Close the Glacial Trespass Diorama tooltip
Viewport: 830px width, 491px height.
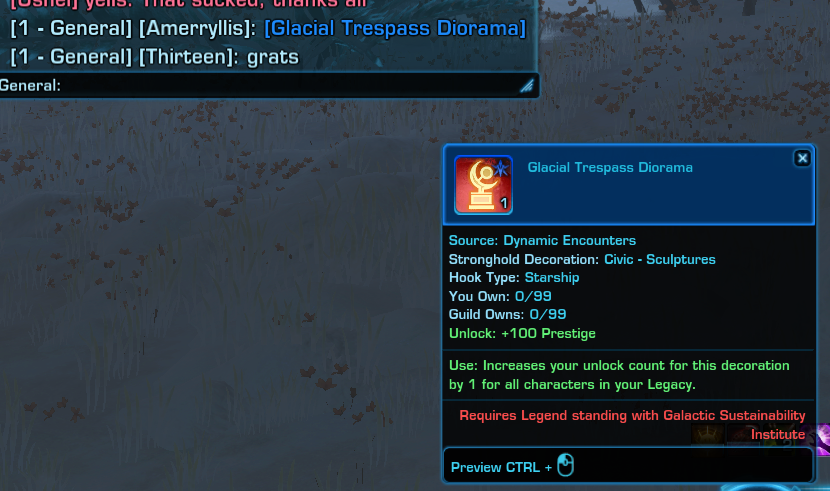click(x=801, y=158)
